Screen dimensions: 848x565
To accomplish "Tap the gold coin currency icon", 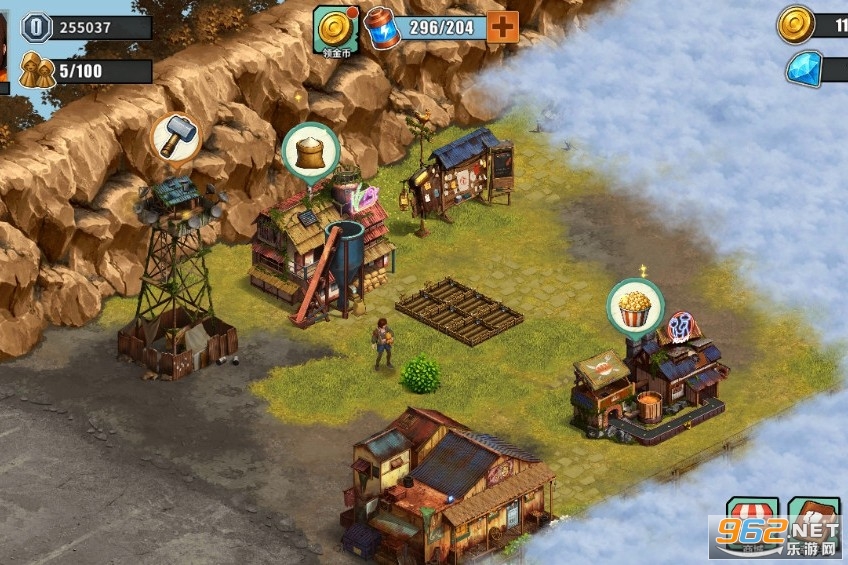I will tap(796, 23).
